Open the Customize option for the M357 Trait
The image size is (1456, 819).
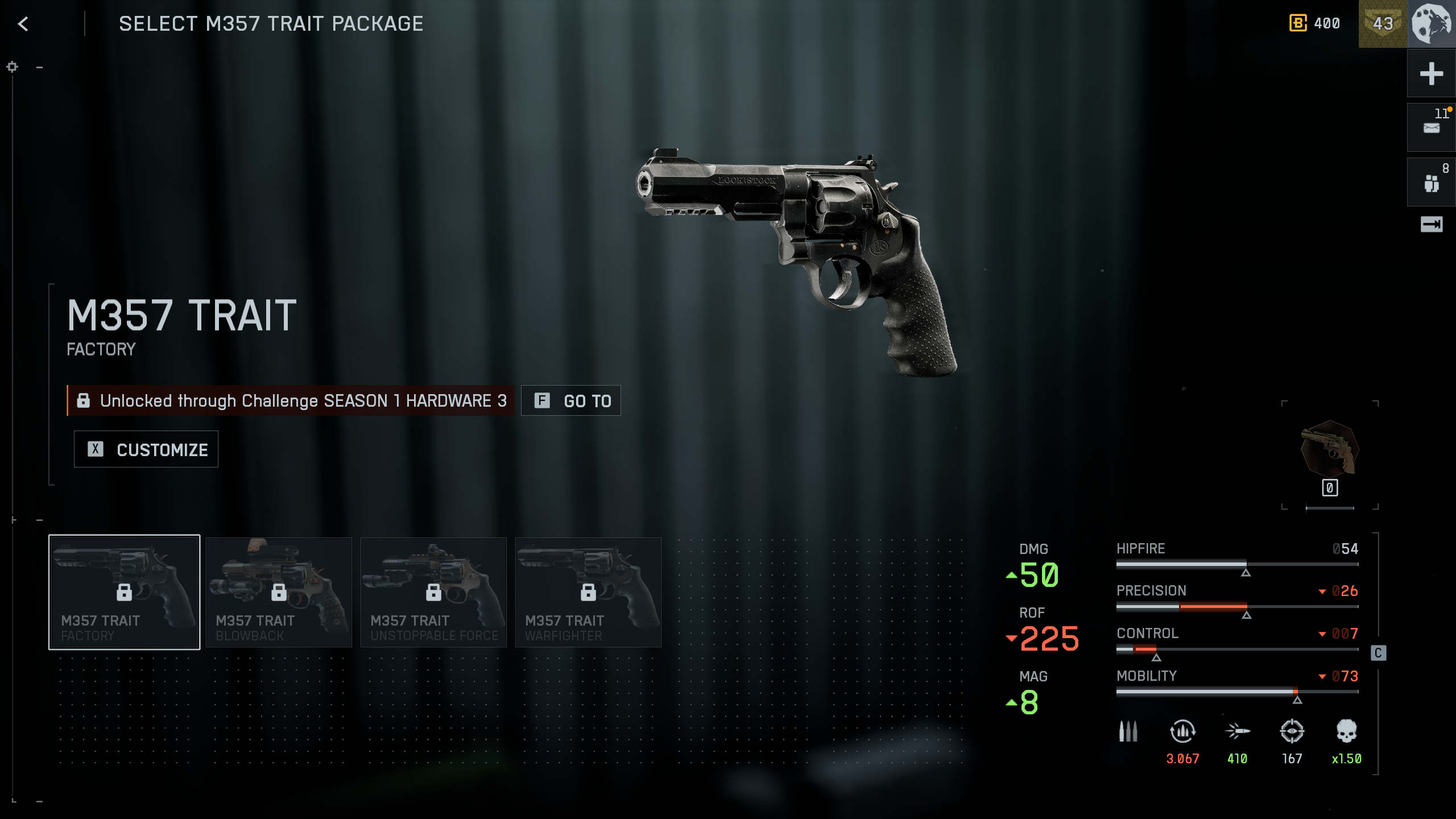(146, 449)
